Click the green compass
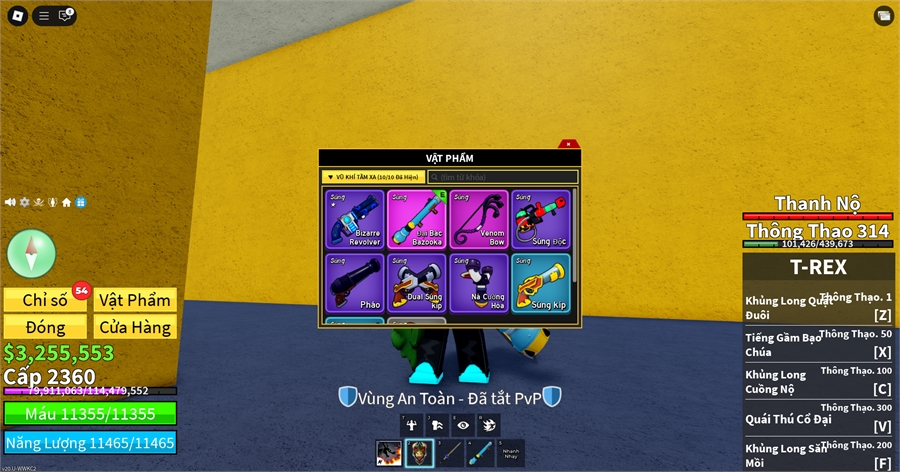The image size is (900, 472). (31, 253)
